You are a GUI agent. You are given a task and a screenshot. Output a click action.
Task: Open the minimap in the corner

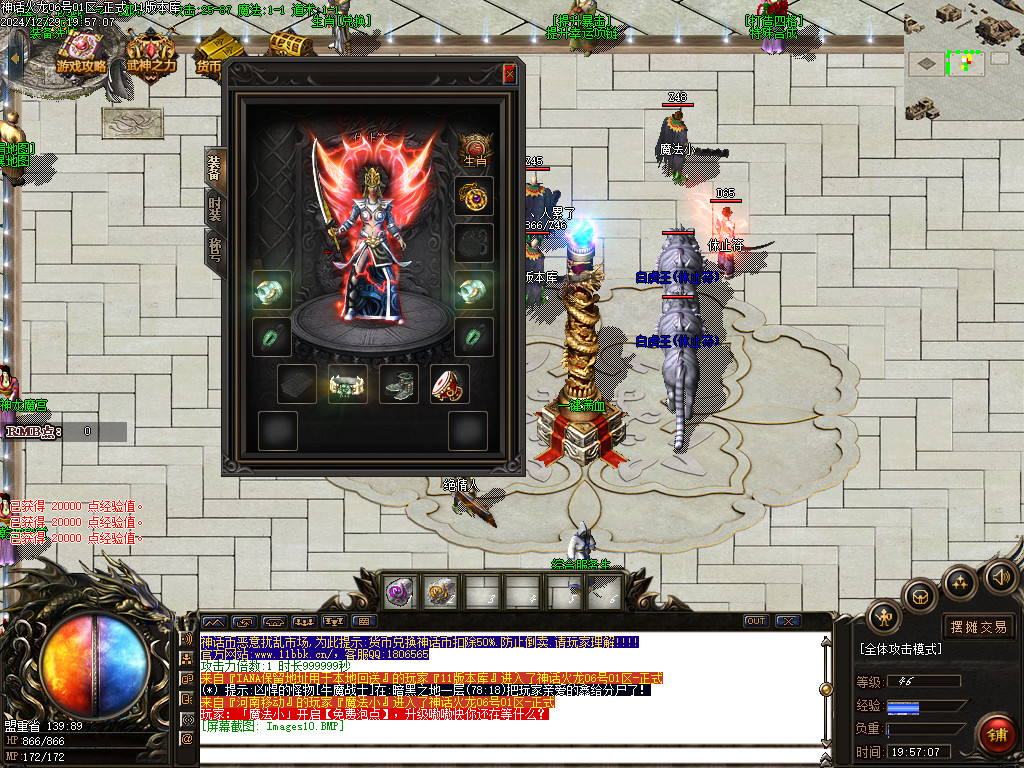(x=963, y=62)
